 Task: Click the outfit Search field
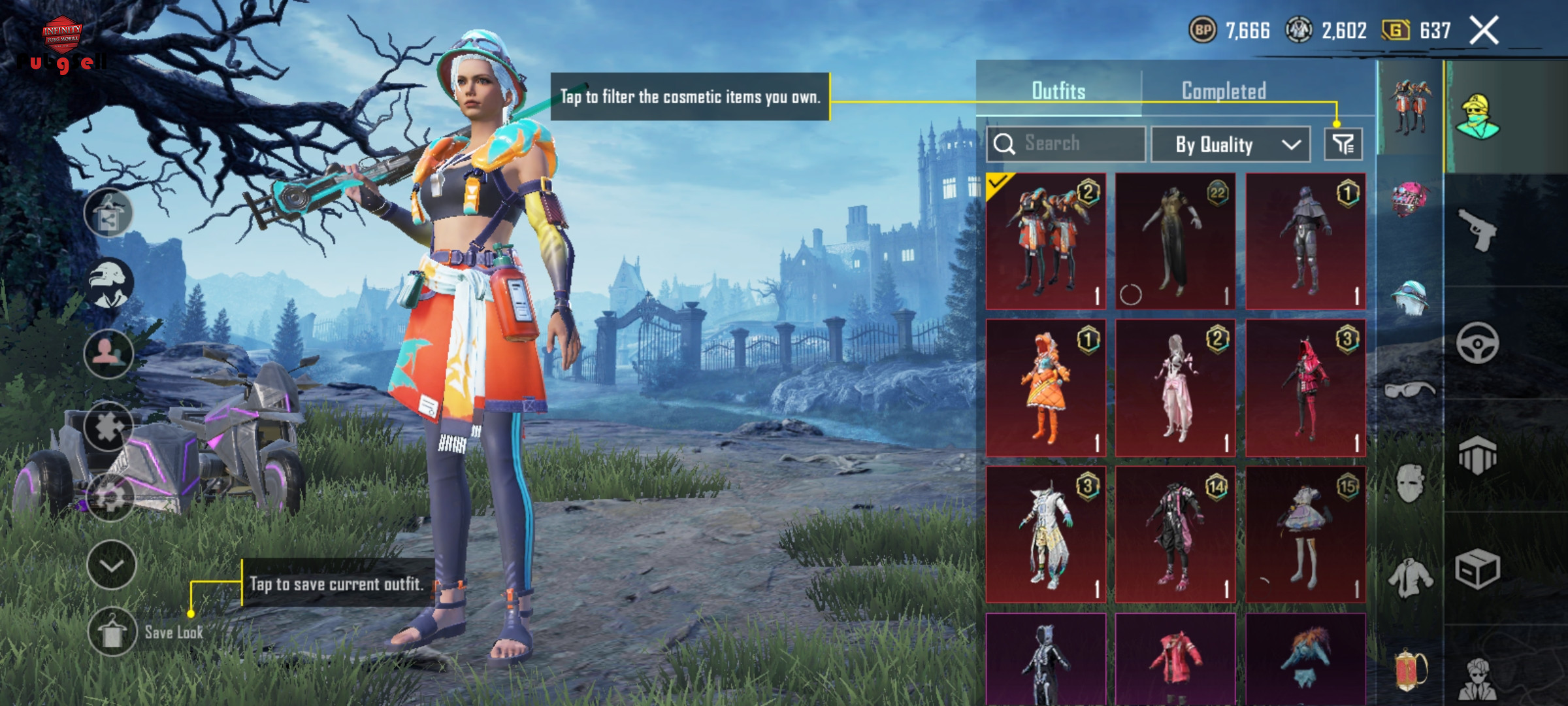pos(1066,144)
